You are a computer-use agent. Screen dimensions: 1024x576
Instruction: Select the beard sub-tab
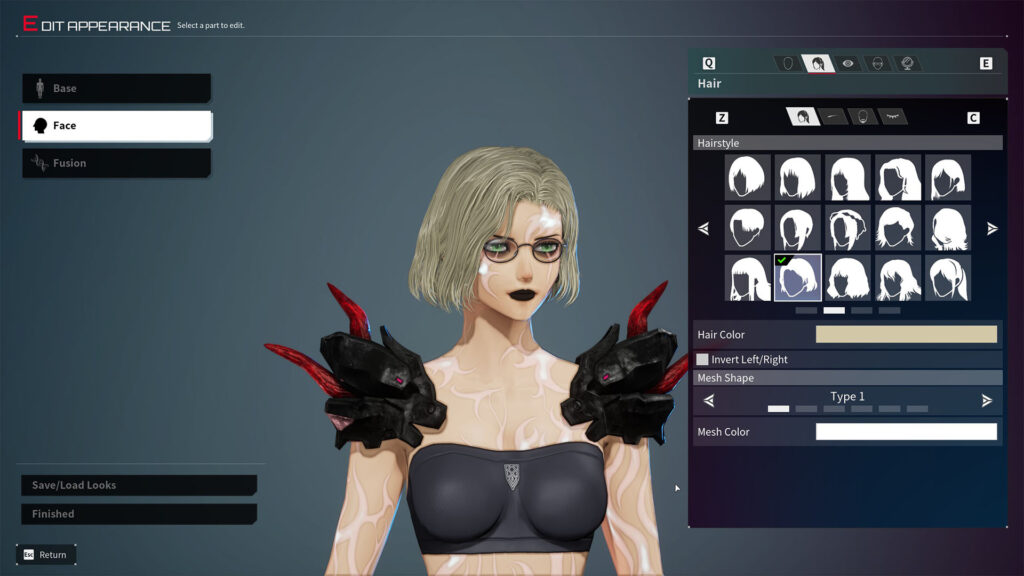pyautogui.click(x=862, y=117)
